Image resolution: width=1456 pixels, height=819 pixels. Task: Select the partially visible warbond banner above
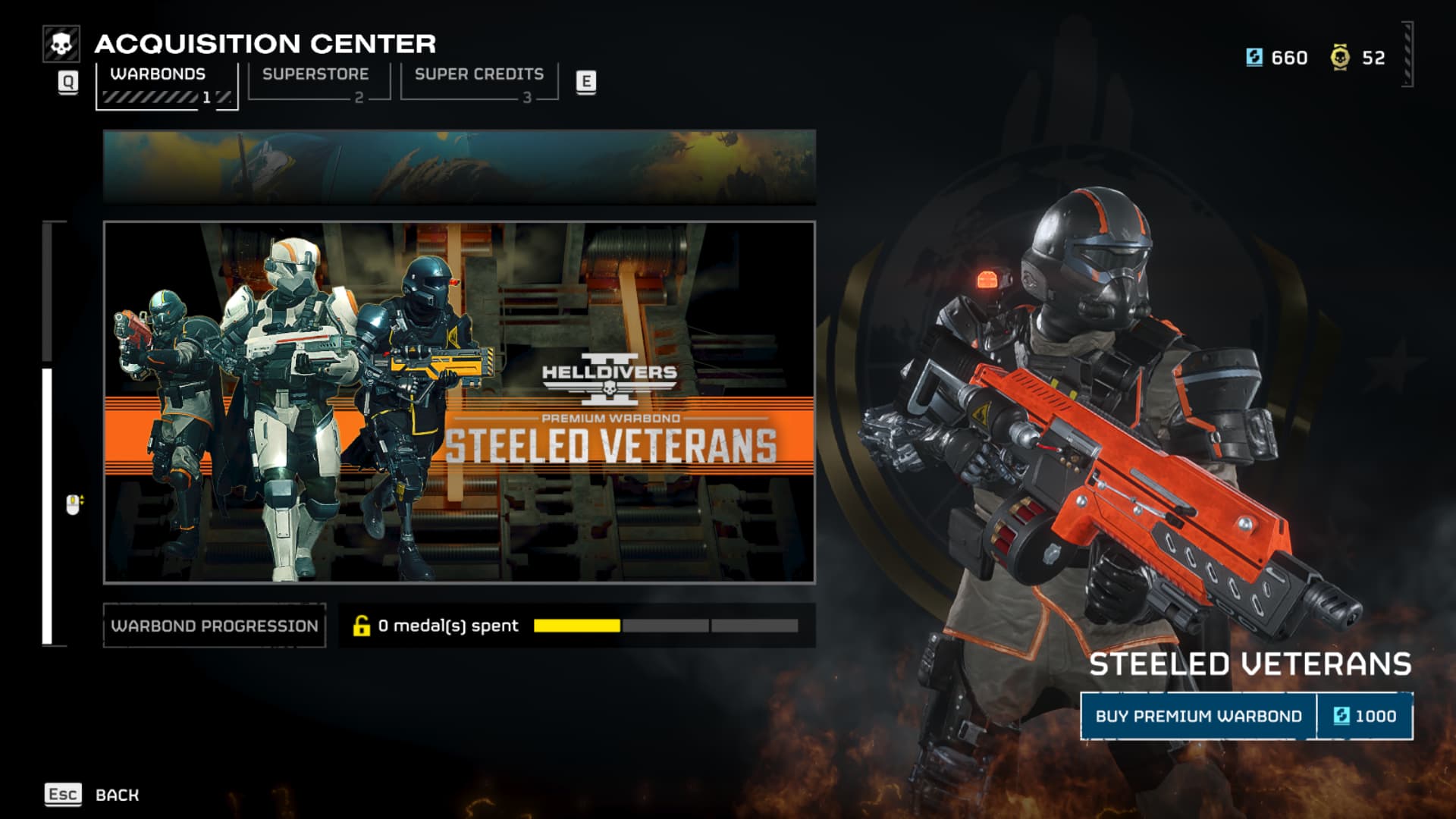click(459, 167)
